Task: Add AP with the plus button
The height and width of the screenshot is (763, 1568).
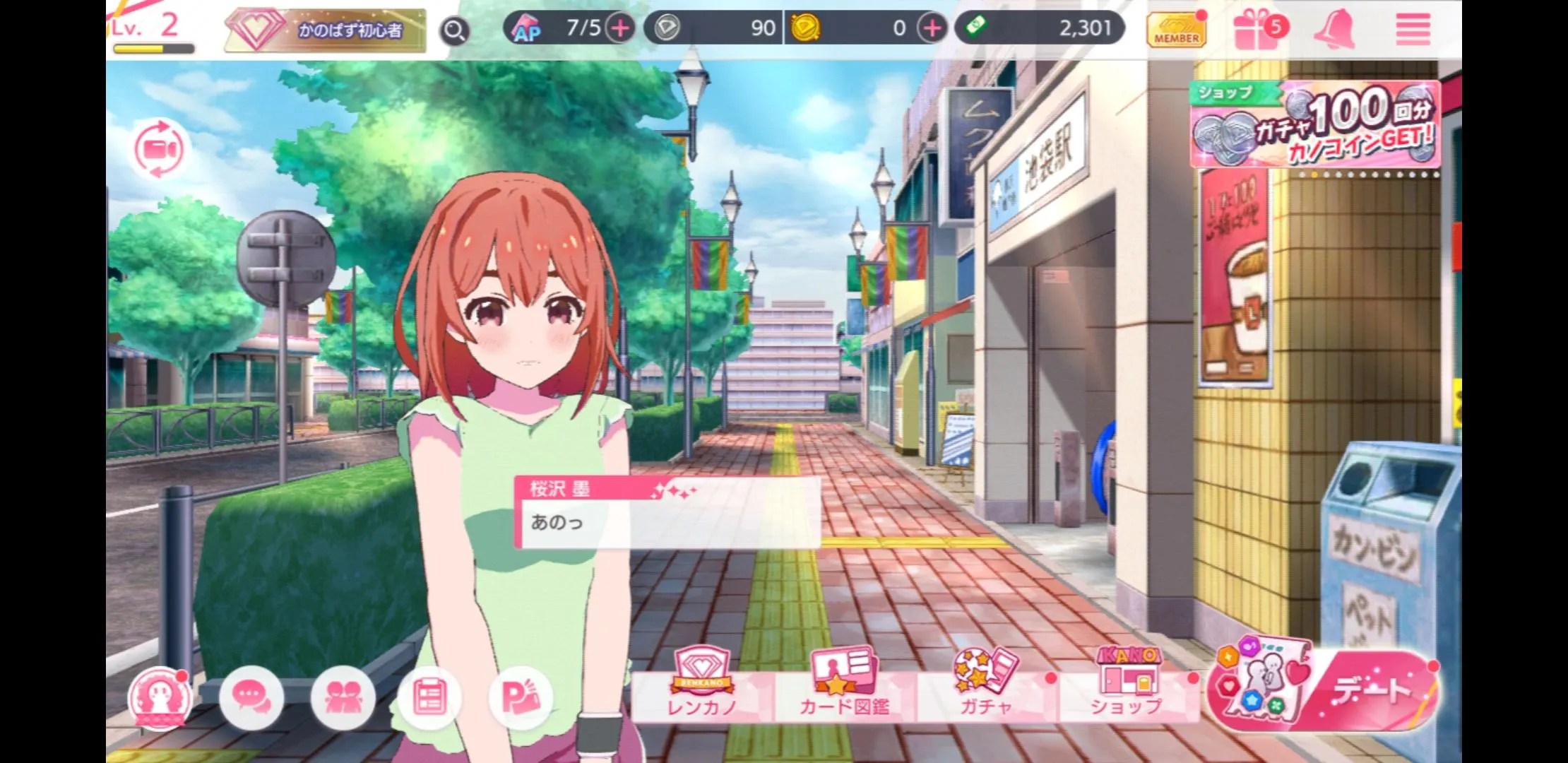Action: point(620,29)
